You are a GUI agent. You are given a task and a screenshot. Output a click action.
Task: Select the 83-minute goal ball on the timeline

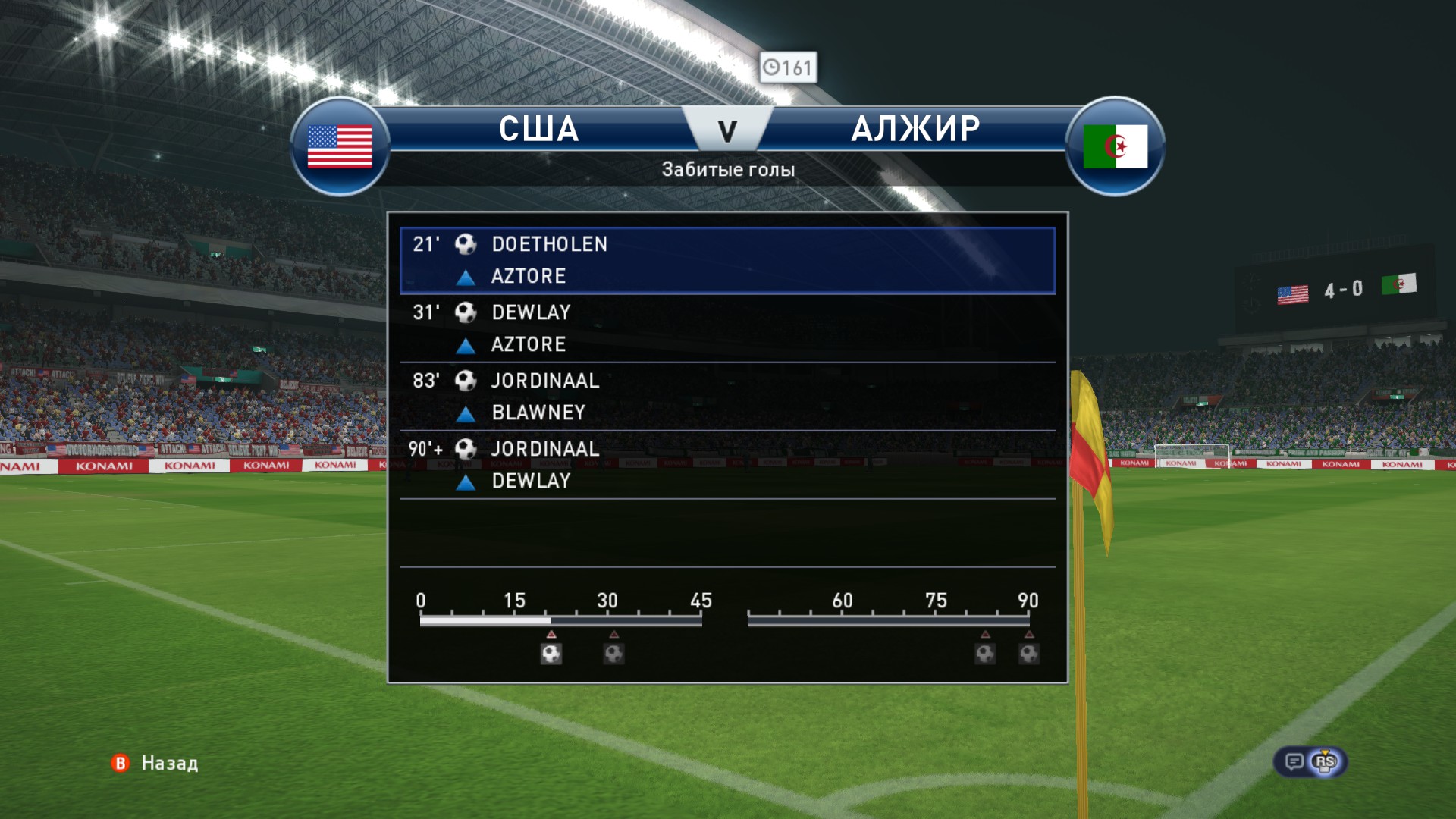point(985,653)
